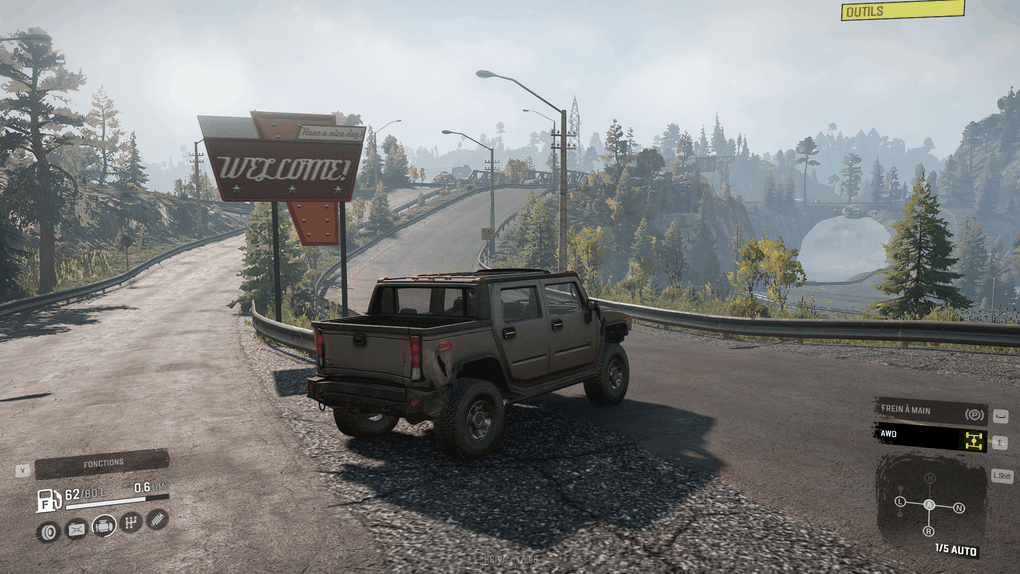Select the highlighted engine function icon
This screenshot has height=574, width=1020.
(x=104, y=526)
